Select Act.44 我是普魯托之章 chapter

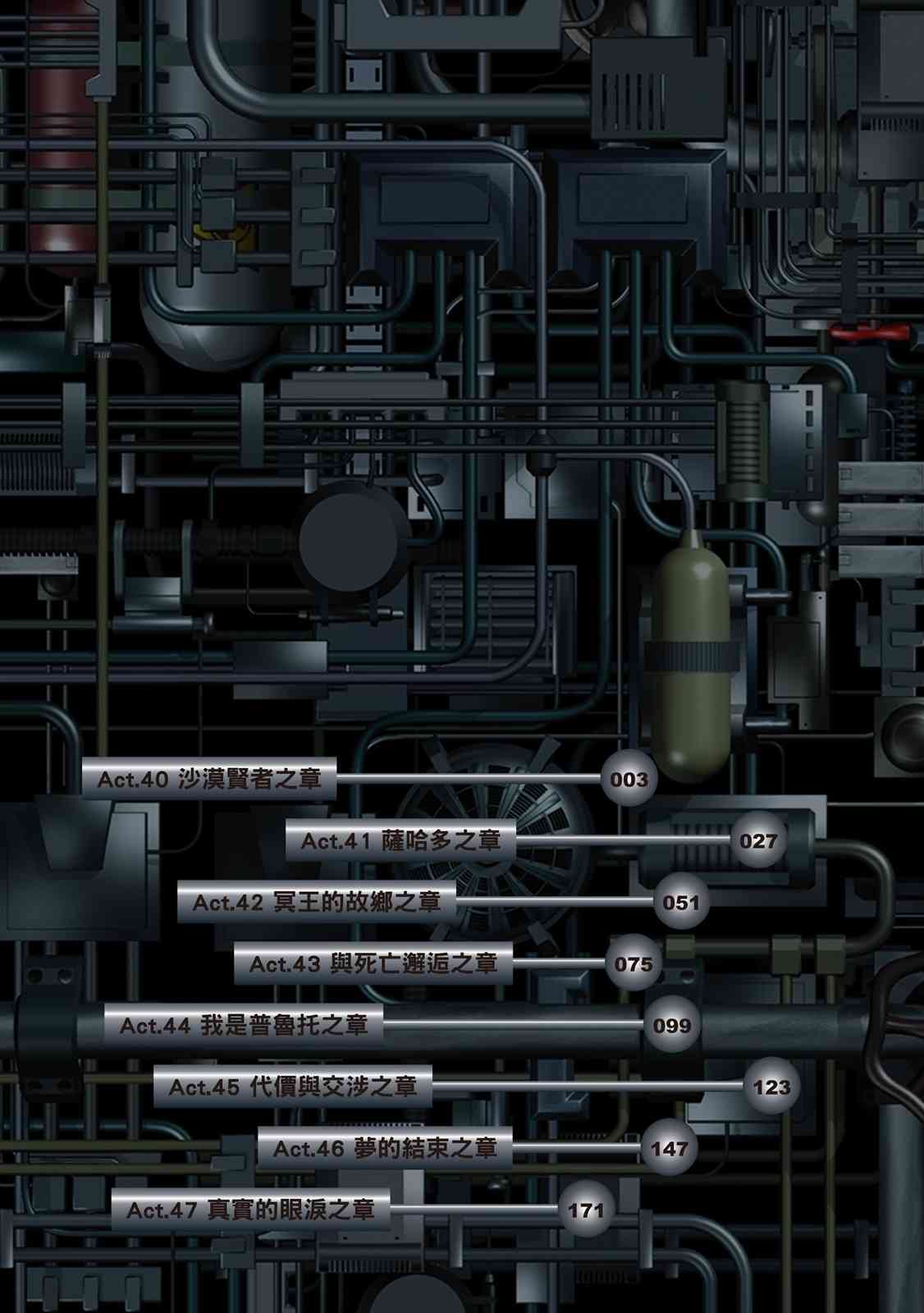pos(244,1025)
